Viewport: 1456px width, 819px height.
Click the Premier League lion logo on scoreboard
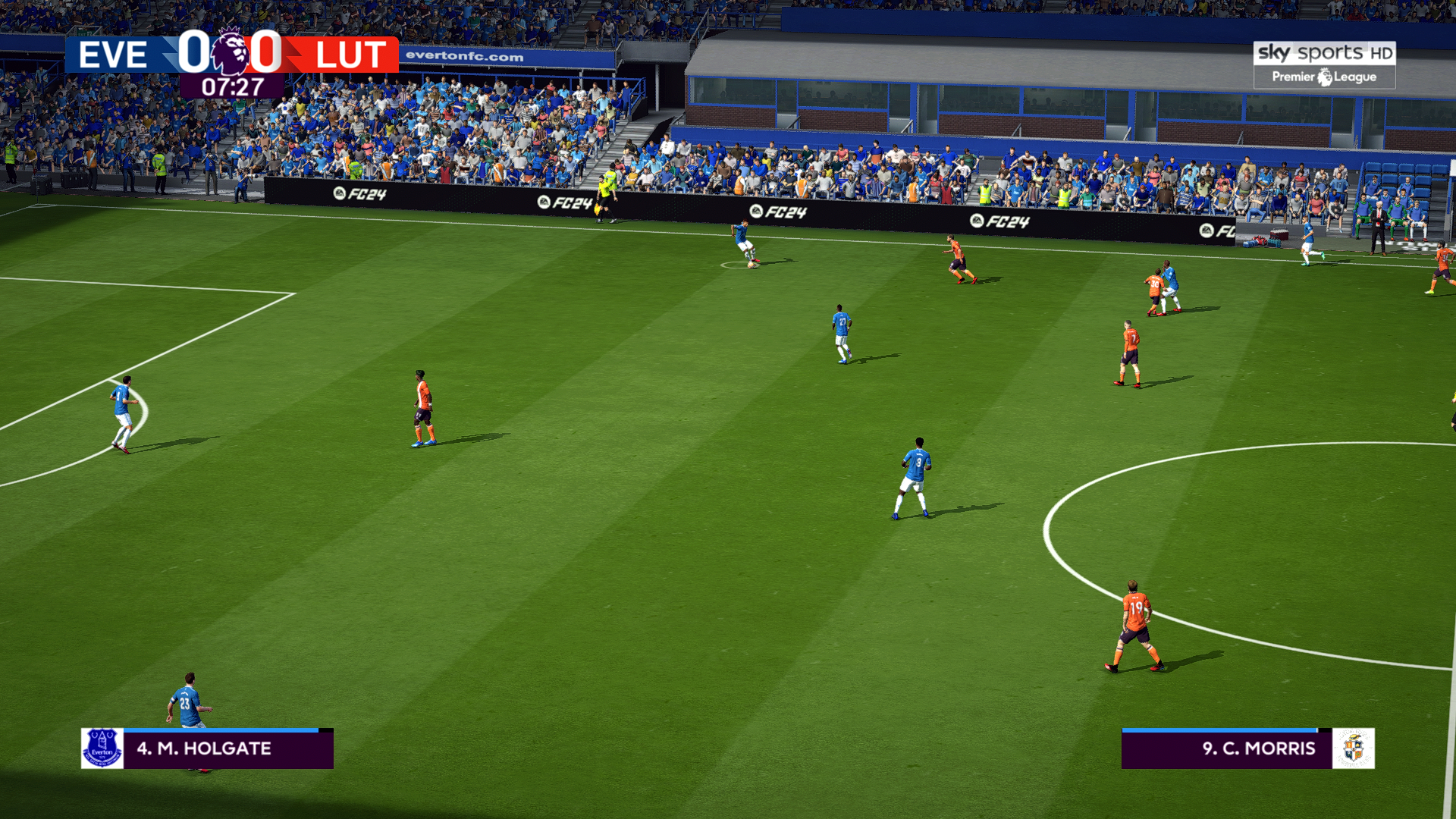[230, 52]
